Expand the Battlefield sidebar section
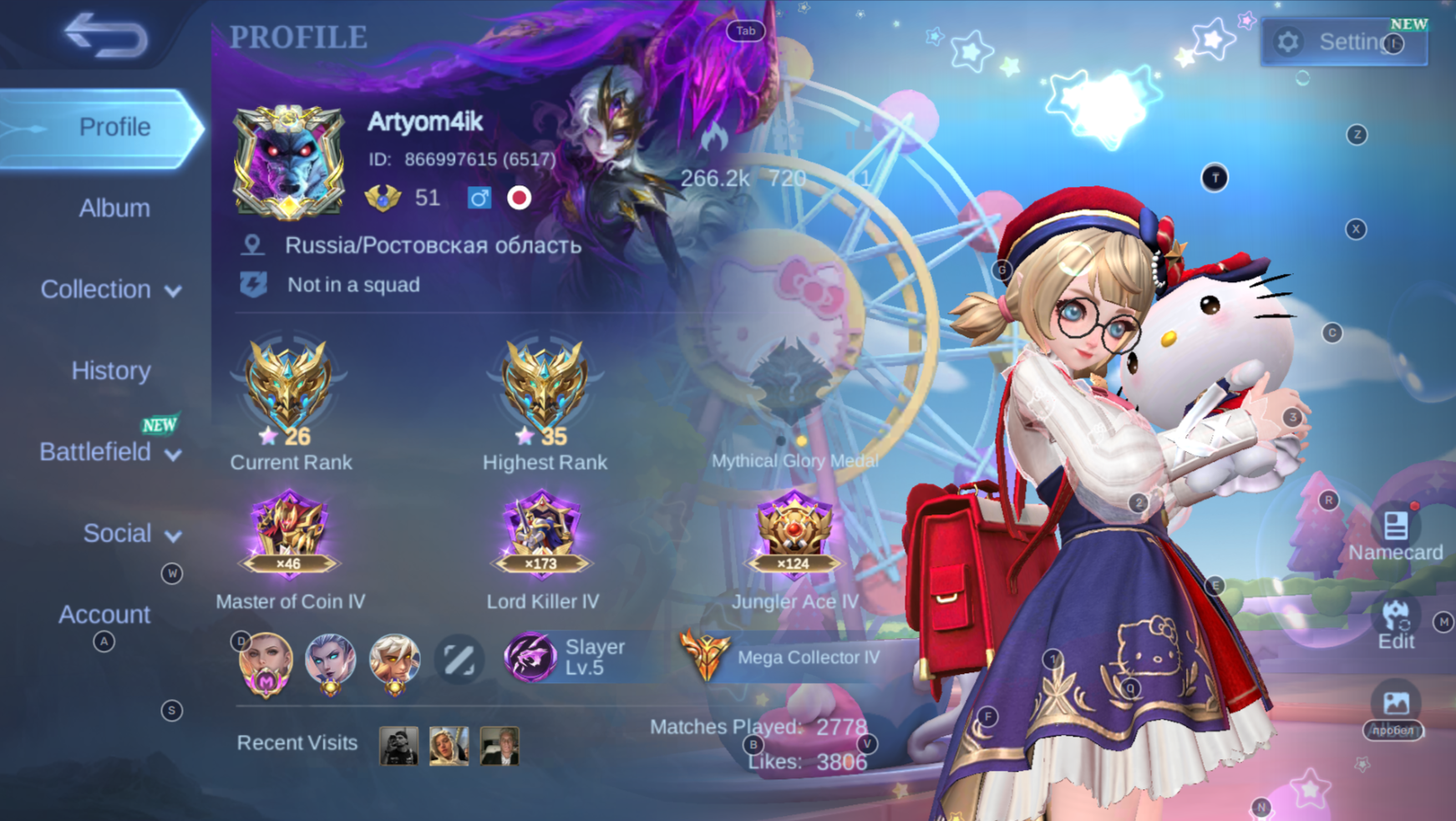Viewport: 1456px width, 821px height. pos(109,452)
